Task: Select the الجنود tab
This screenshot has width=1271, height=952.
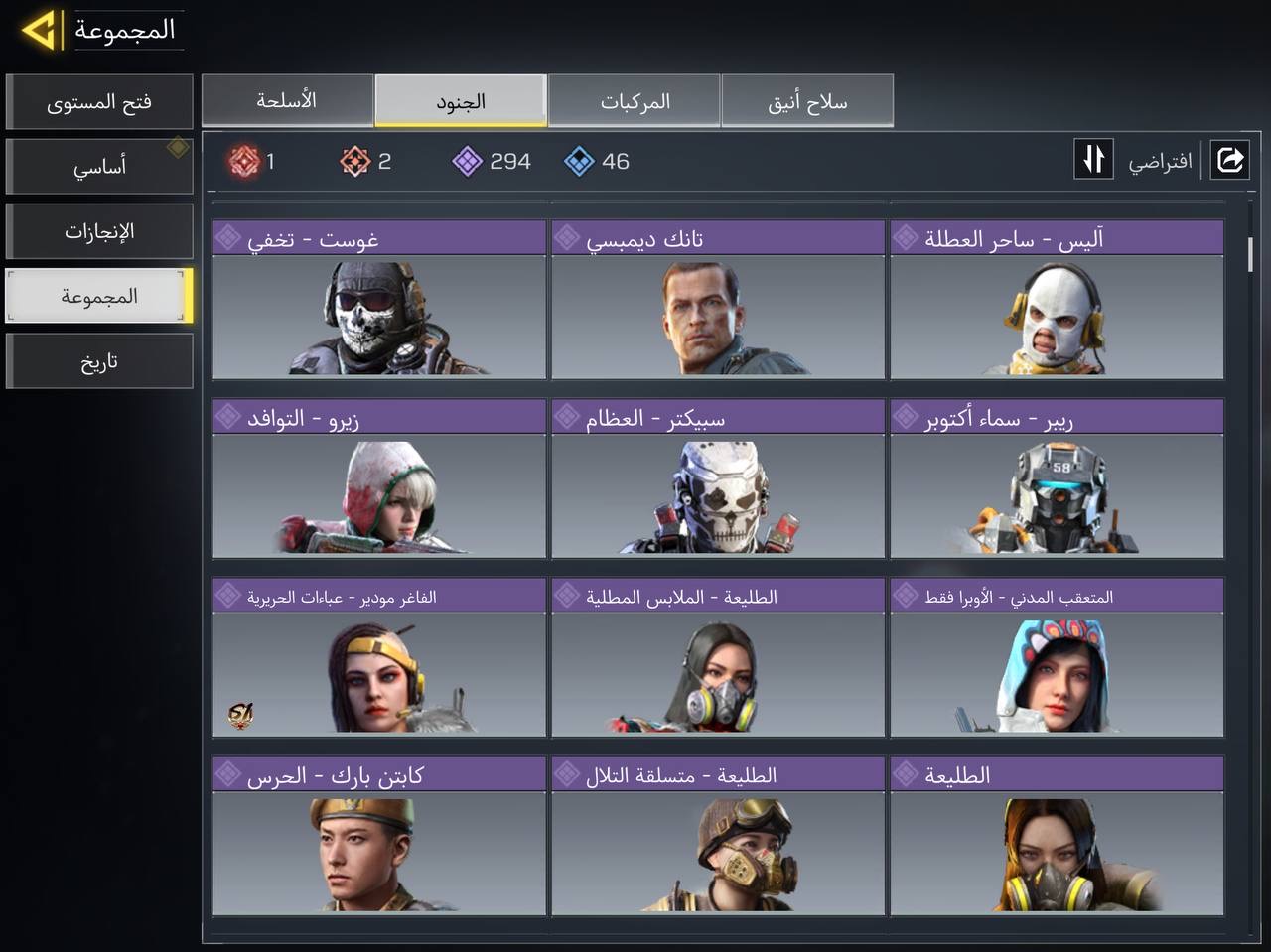Action: (461, 101)
